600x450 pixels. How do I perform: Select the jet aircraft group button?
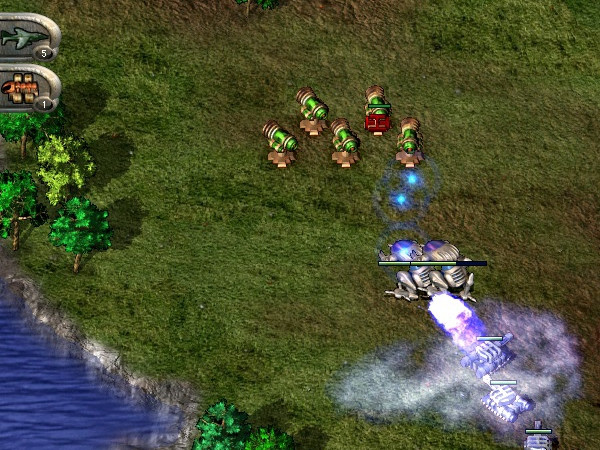25,37
